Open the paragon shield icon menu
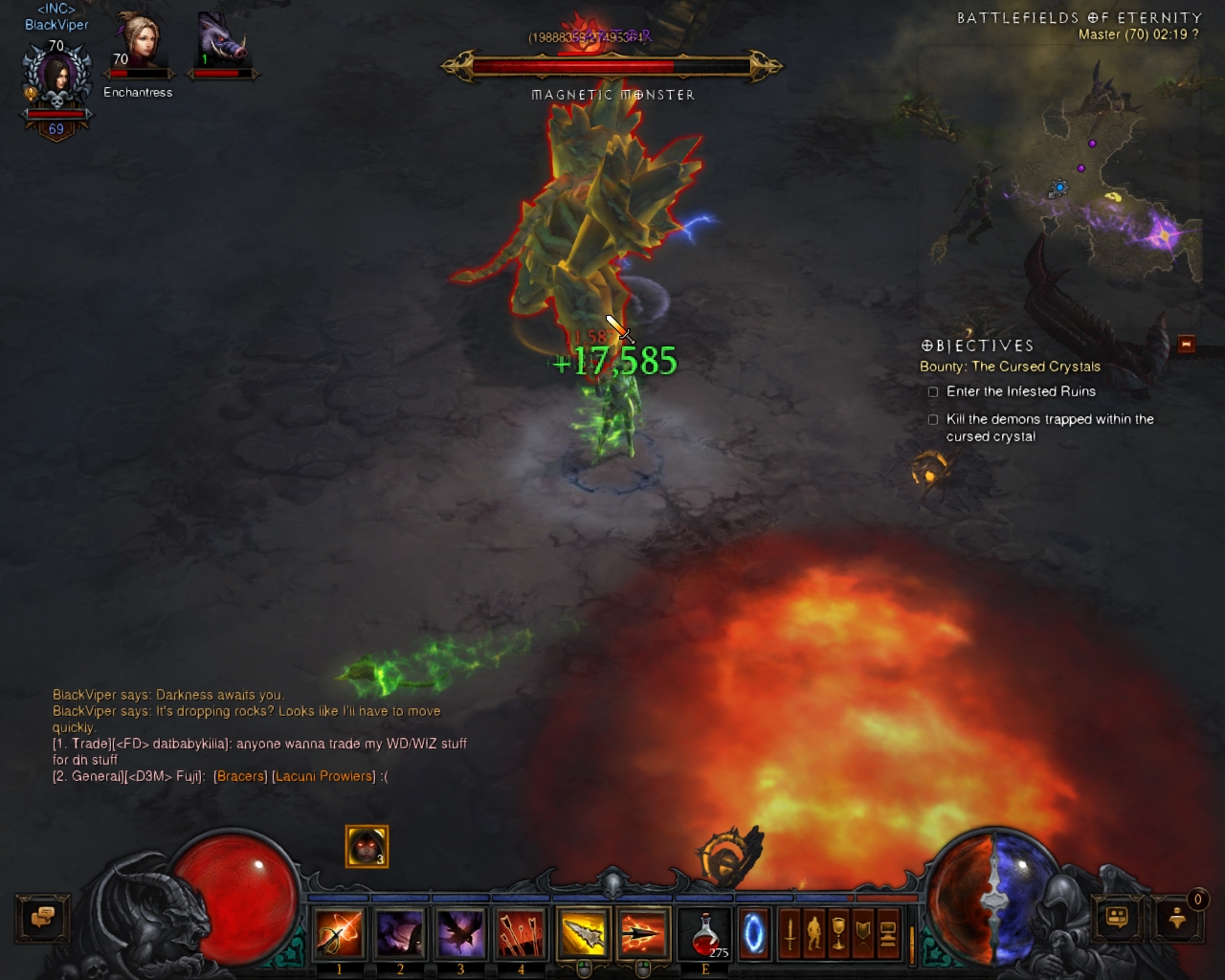1225x980 pixels. click(863, 933)
